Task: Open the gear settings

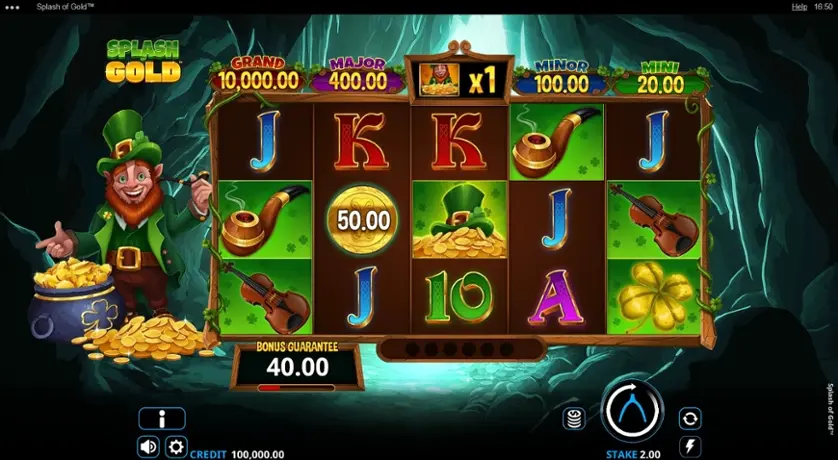Action: pos(176,446)
